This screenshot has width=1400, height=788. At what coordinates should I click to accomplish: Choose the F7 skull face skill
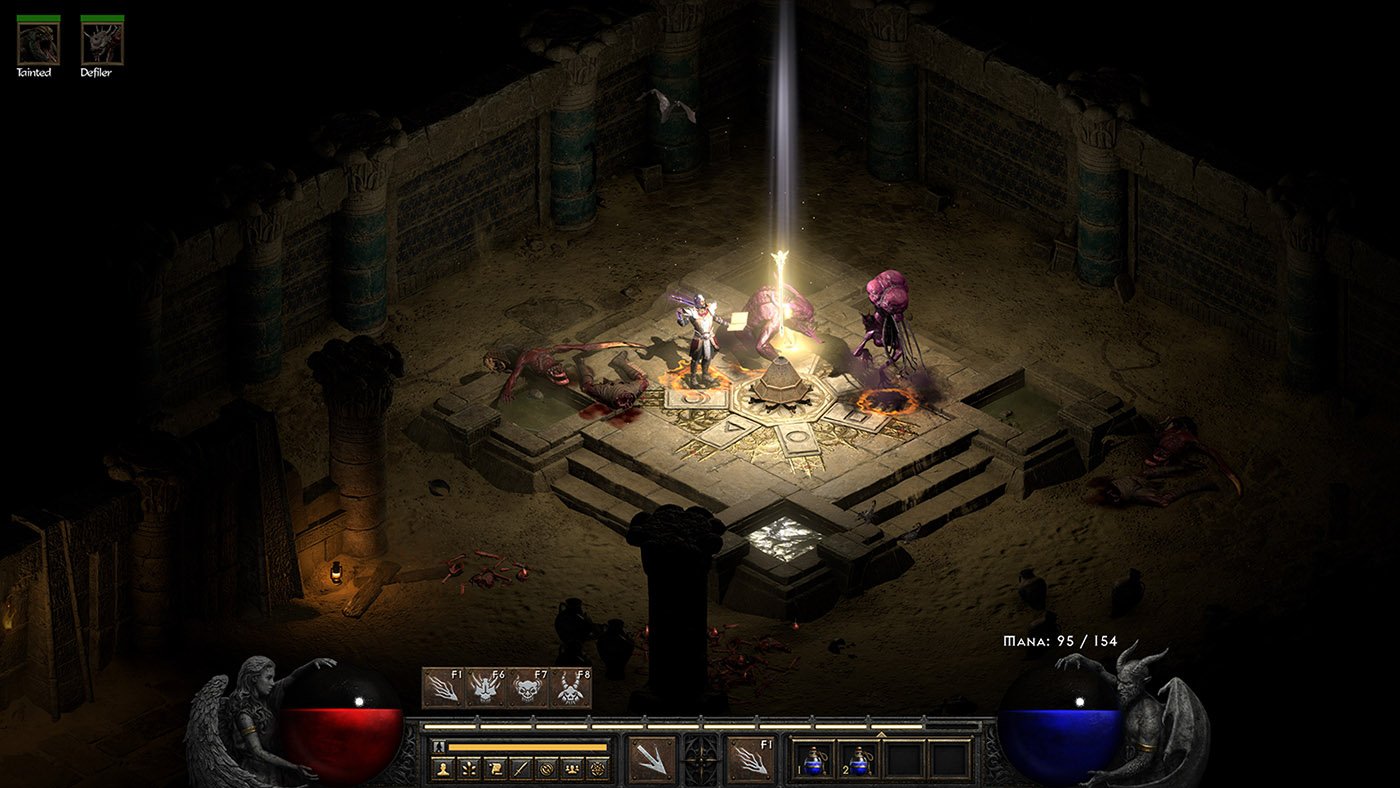[x=527, y=688]
